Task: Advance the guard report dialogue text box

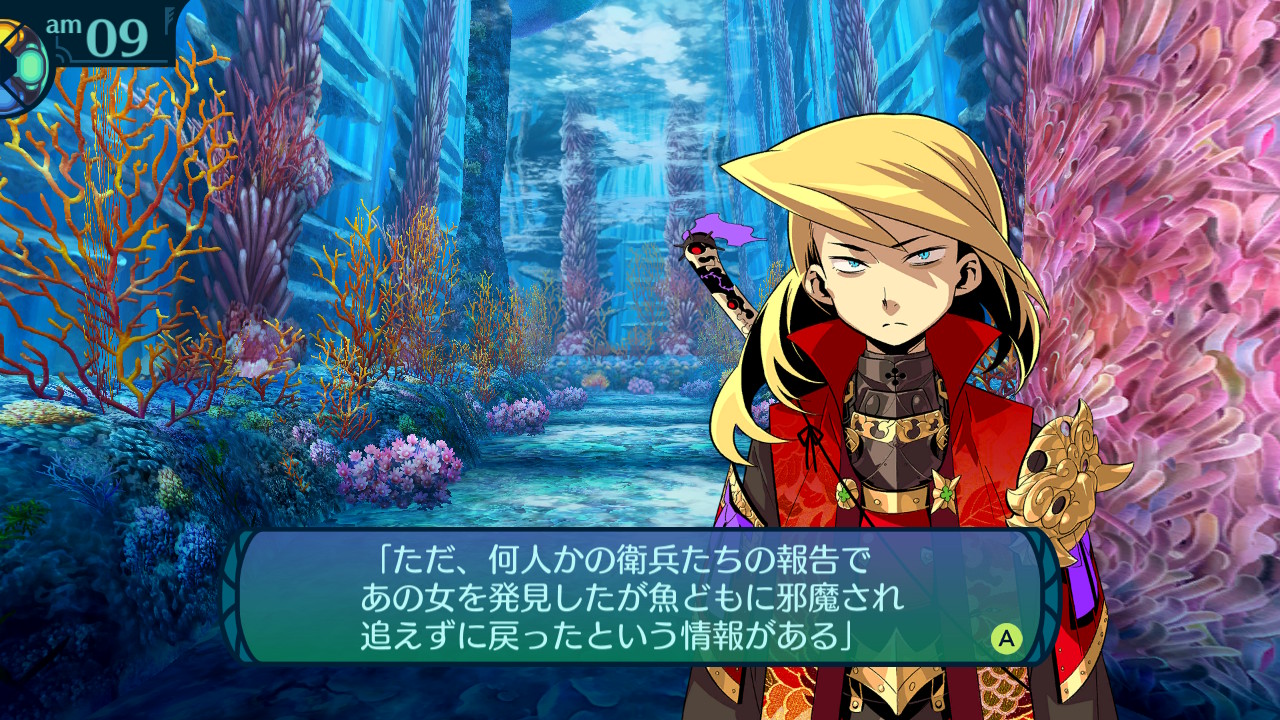Action: point(1006,637)
